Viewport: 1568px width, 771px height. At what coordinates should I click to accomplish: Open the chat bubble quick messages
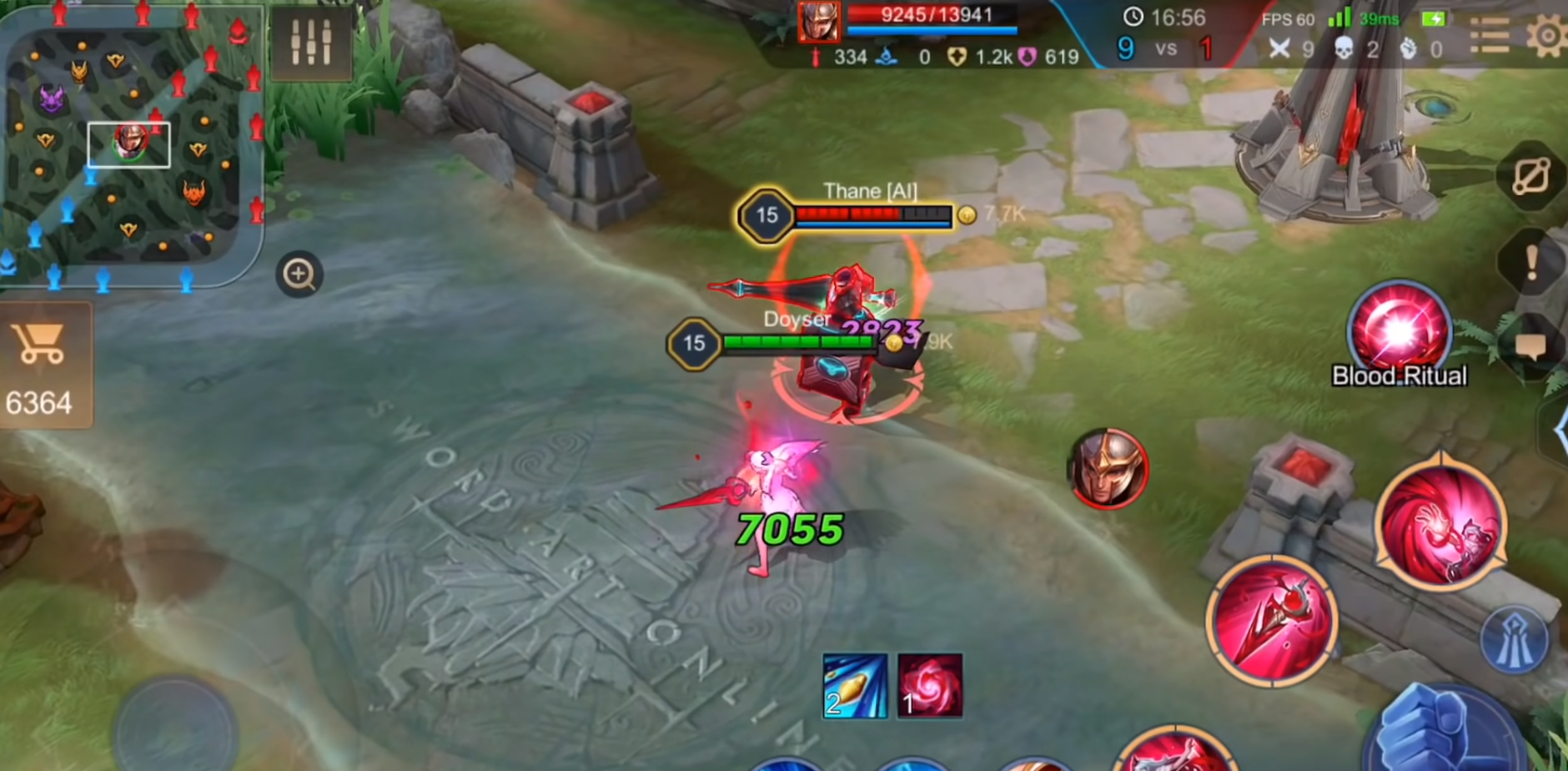point(1531,346)
